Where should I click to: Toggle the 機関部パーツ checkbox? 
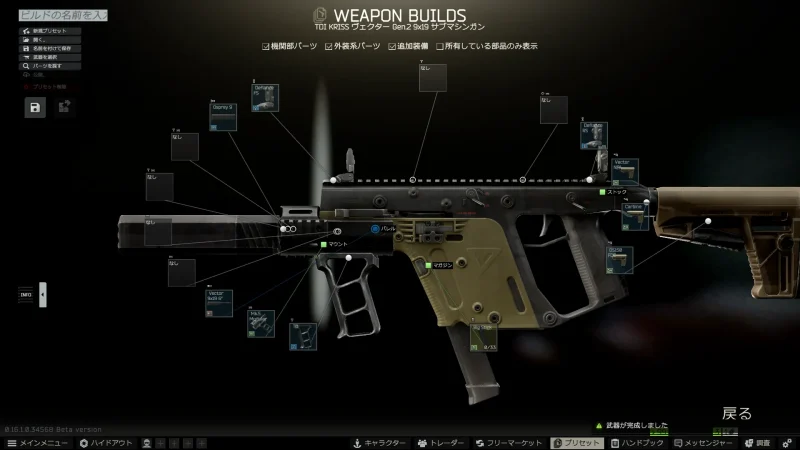[266, 46]
